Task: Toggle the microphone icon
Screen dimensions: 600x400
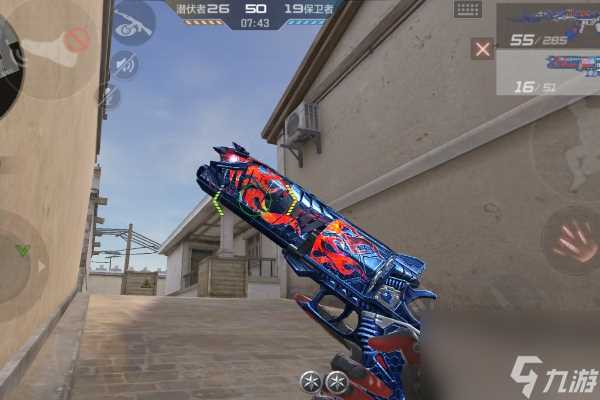Action: tap(109, 96)
